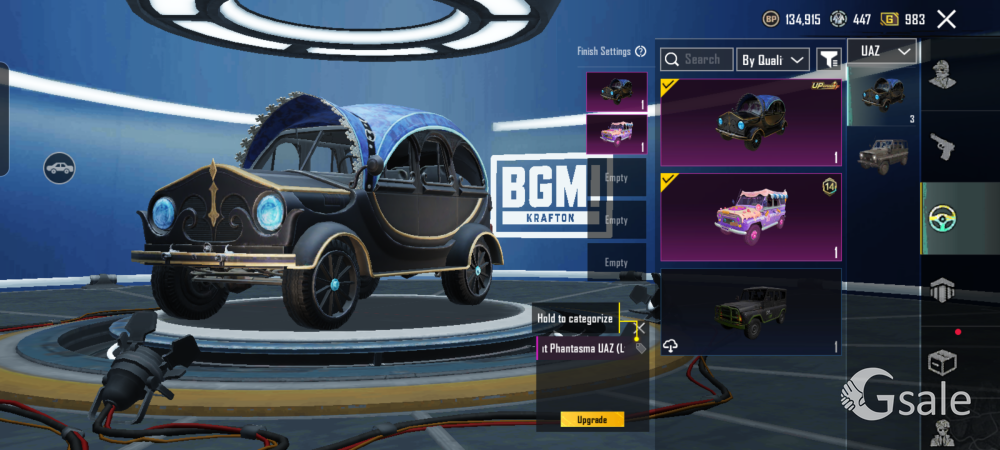Open the Finish Settings help icon

pyautogui.click(x=641, y=51)
